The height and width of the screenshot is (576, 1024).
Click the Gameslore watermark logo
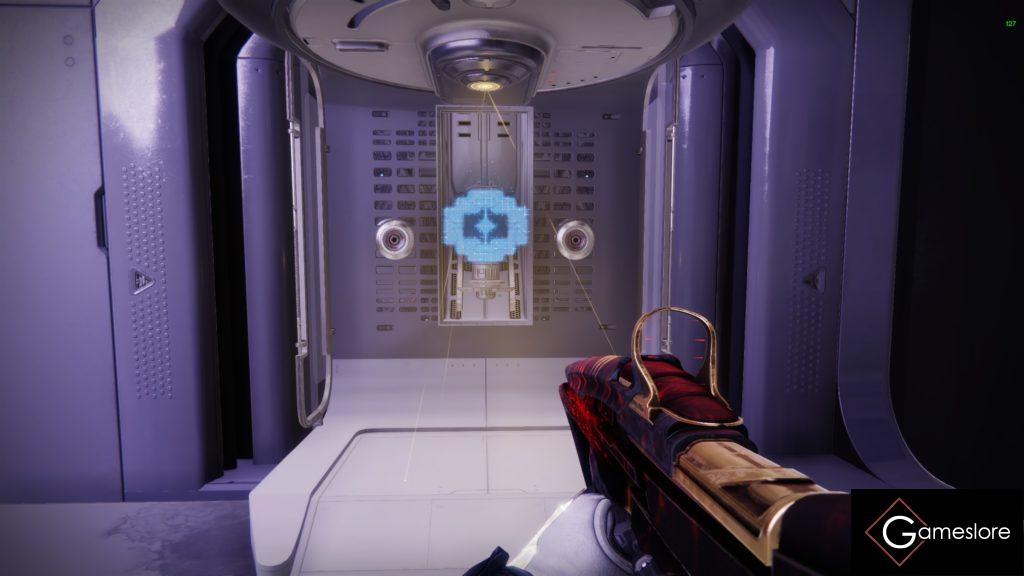pos(937,531)
